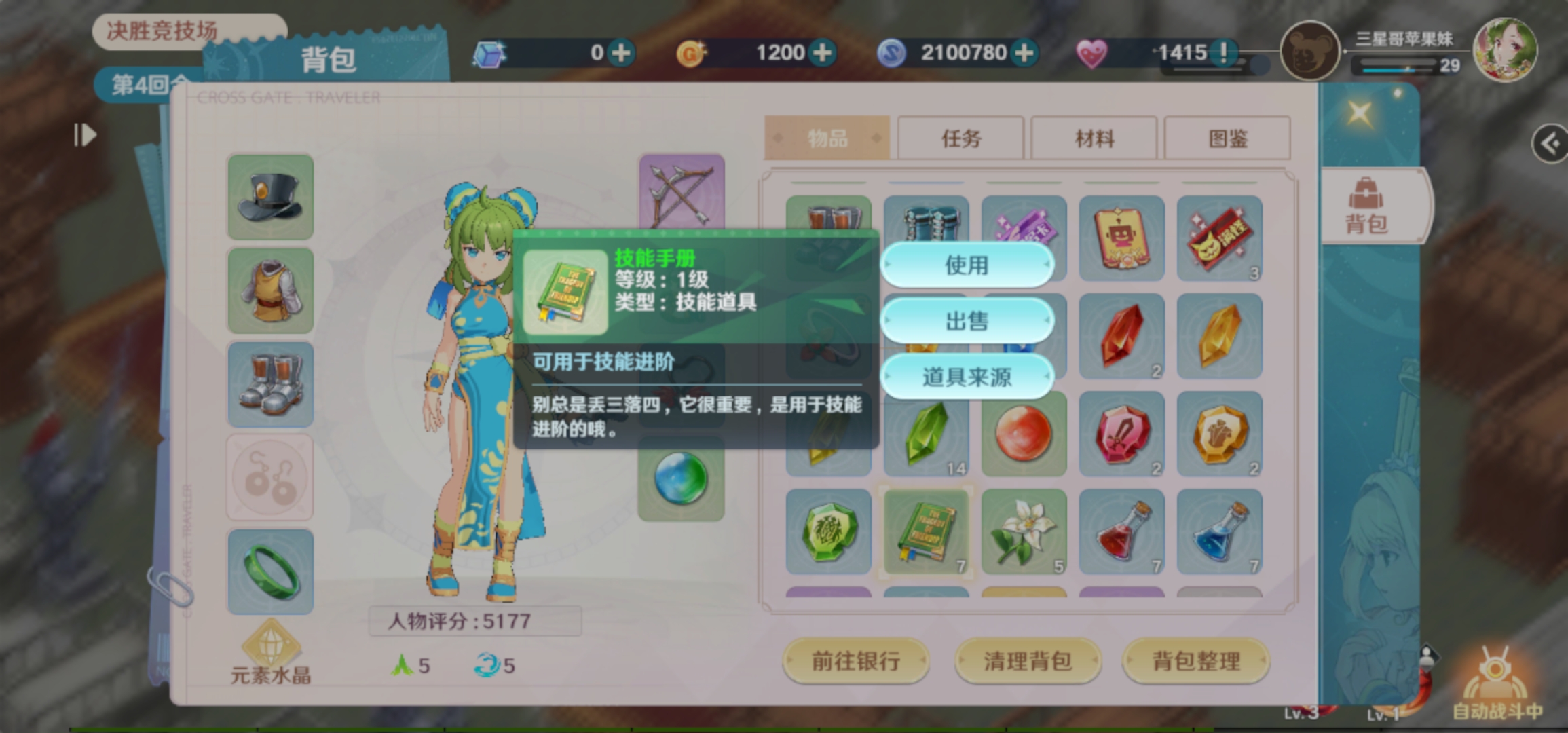1568x733 pixels.
Task: Click the 前往银行 go to bank button
Action: coord(857,660)
